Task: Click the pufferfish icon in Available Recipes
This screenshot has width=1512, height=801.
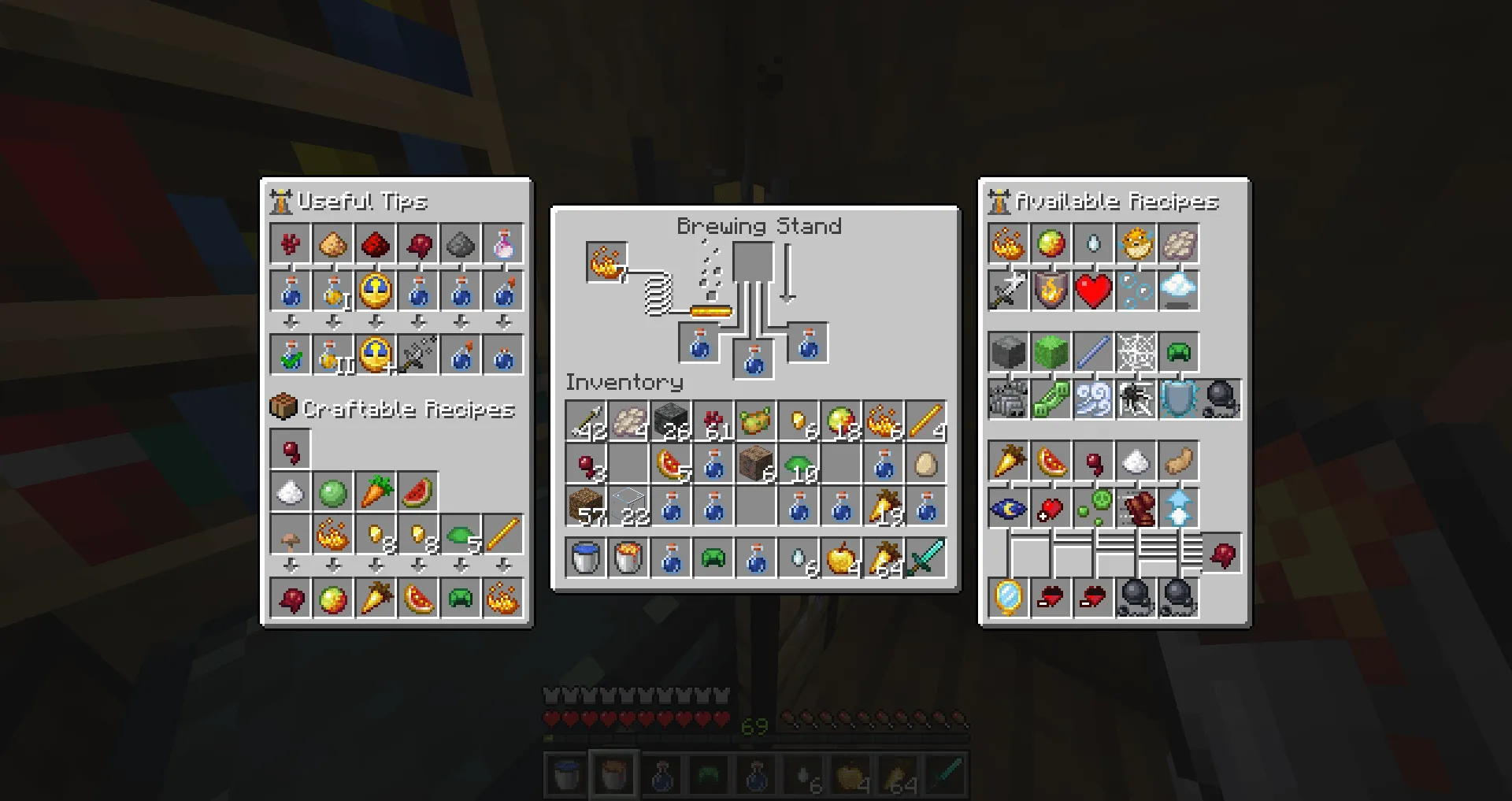Action: pos(1136,243)
